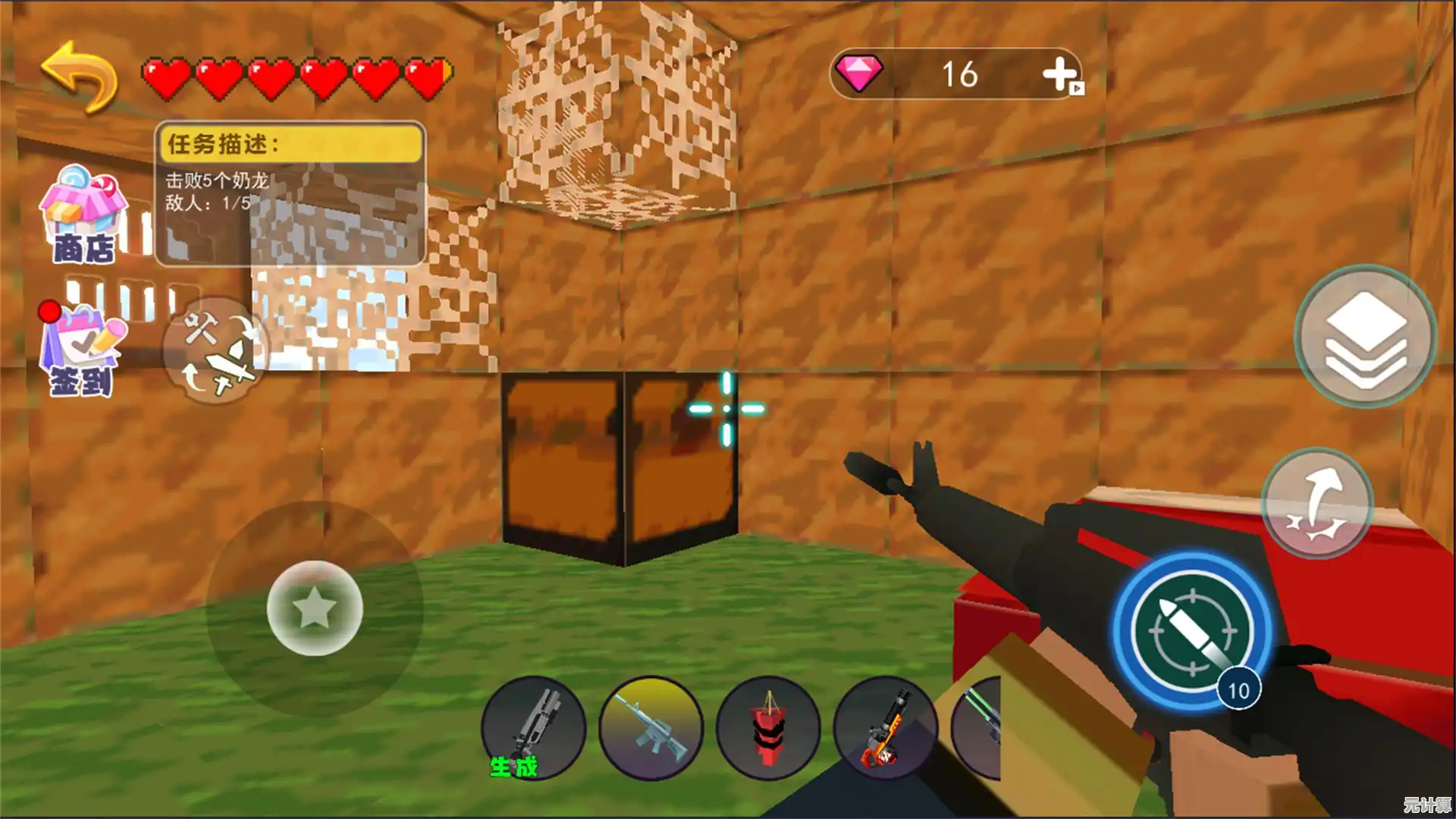Fire the weapon with bullet button

[1191, 630]
